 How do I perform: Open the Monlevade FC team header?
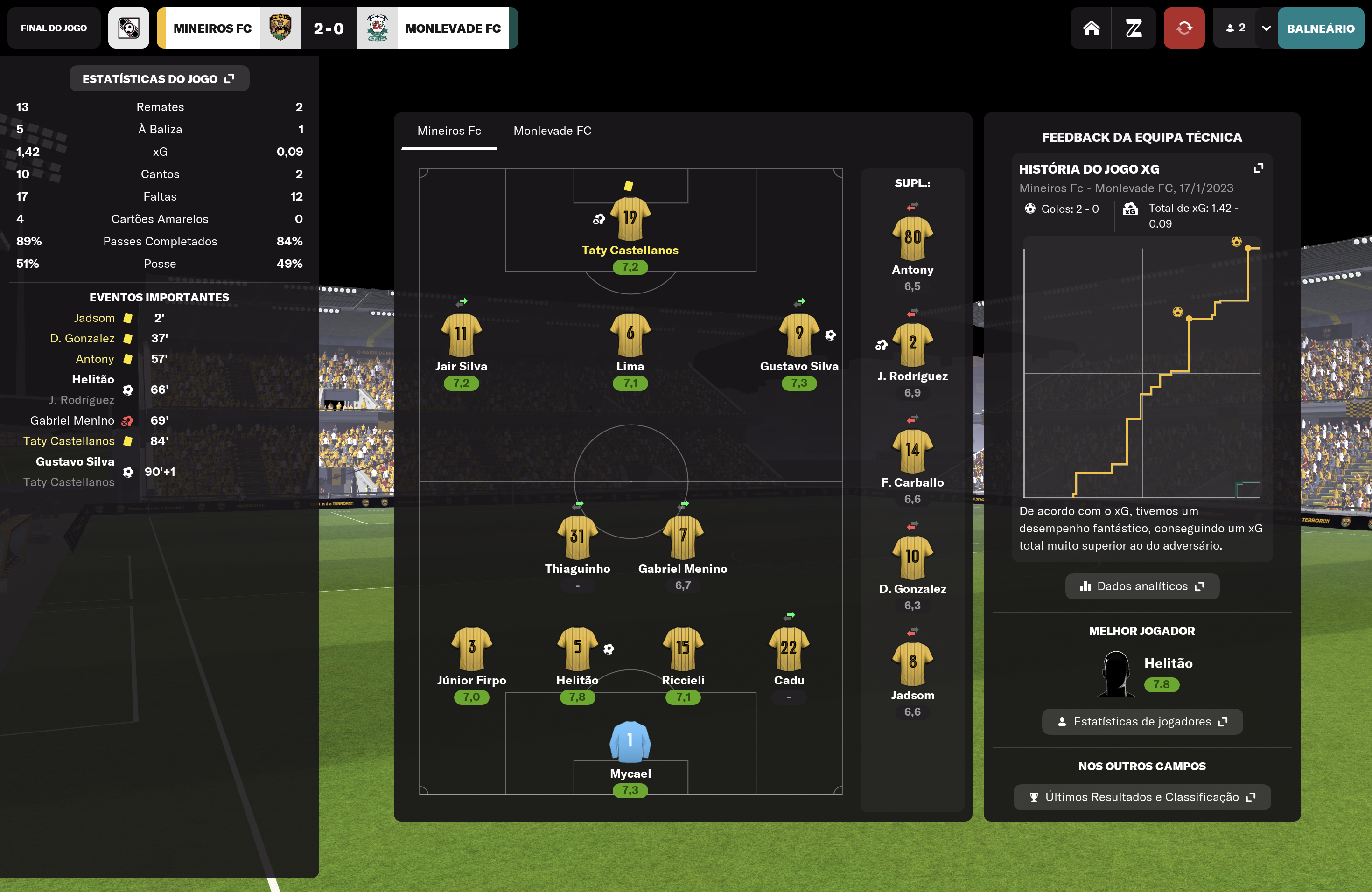[x=453, y=28]
